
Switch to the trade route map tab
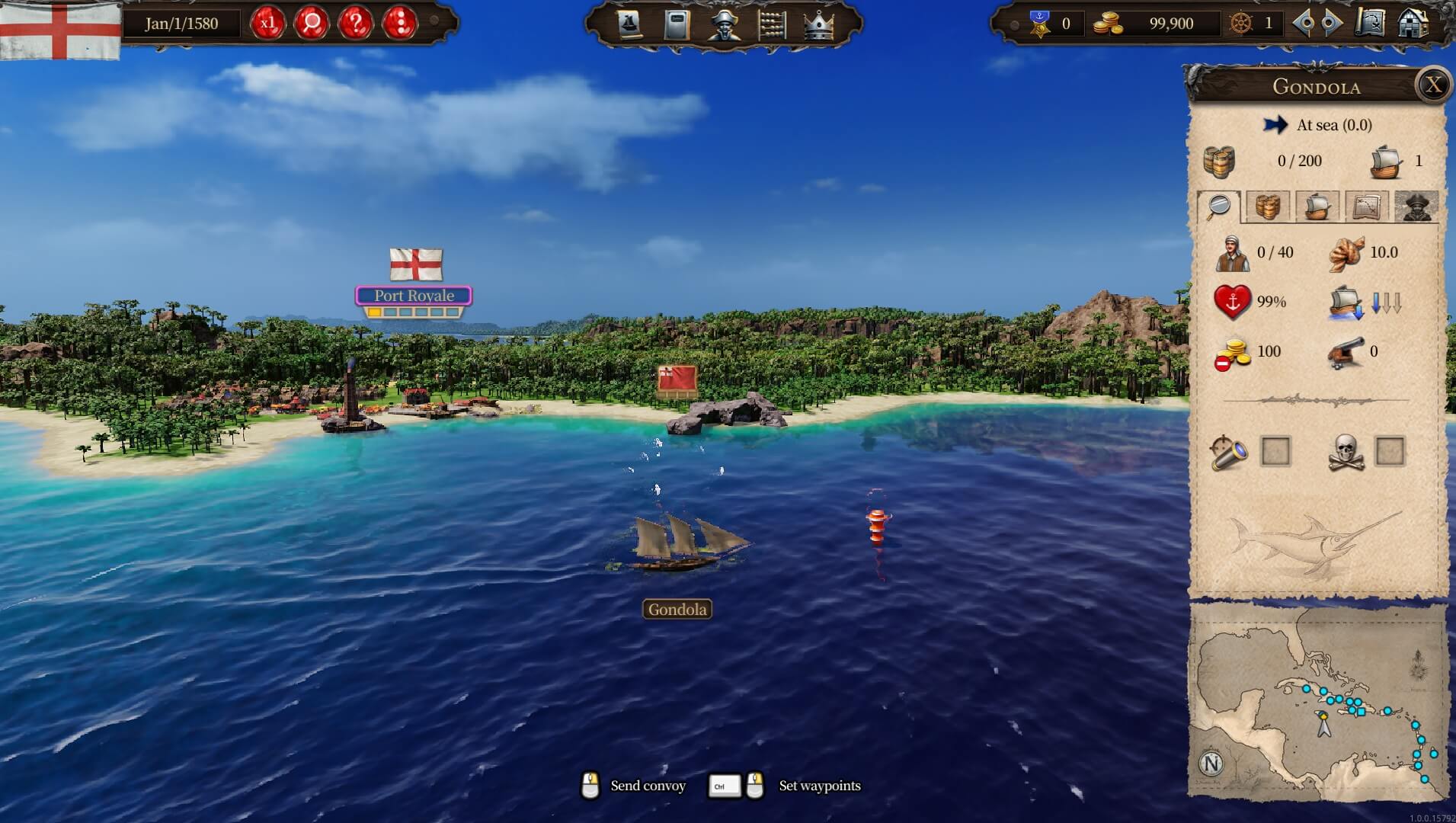[x=1366, y=207]
